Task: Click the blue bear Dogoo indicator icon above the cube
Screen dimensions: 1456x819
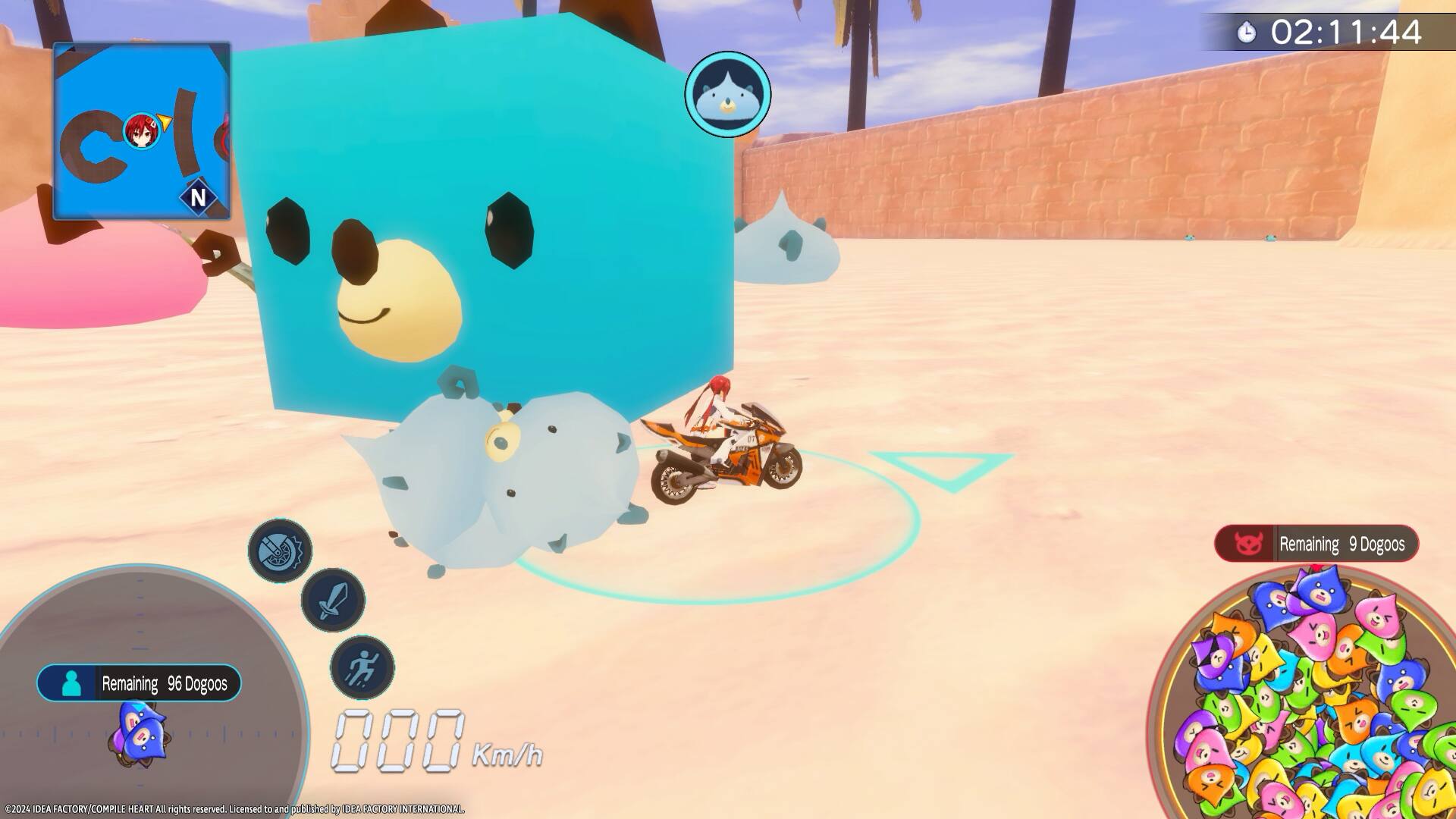Action: [x=727, y=93]
